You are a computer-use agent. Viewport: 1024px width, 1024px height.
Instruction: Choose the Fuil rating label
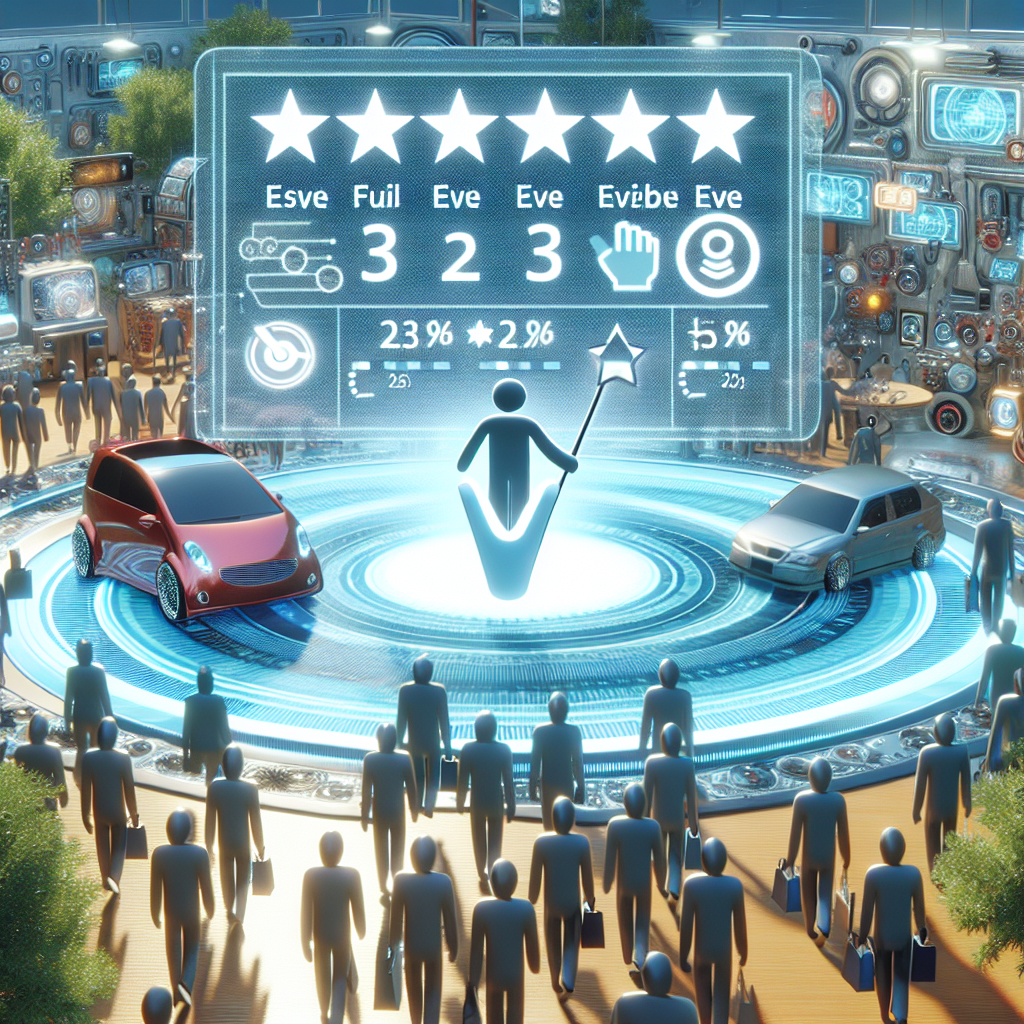click(x=376, y=196)
